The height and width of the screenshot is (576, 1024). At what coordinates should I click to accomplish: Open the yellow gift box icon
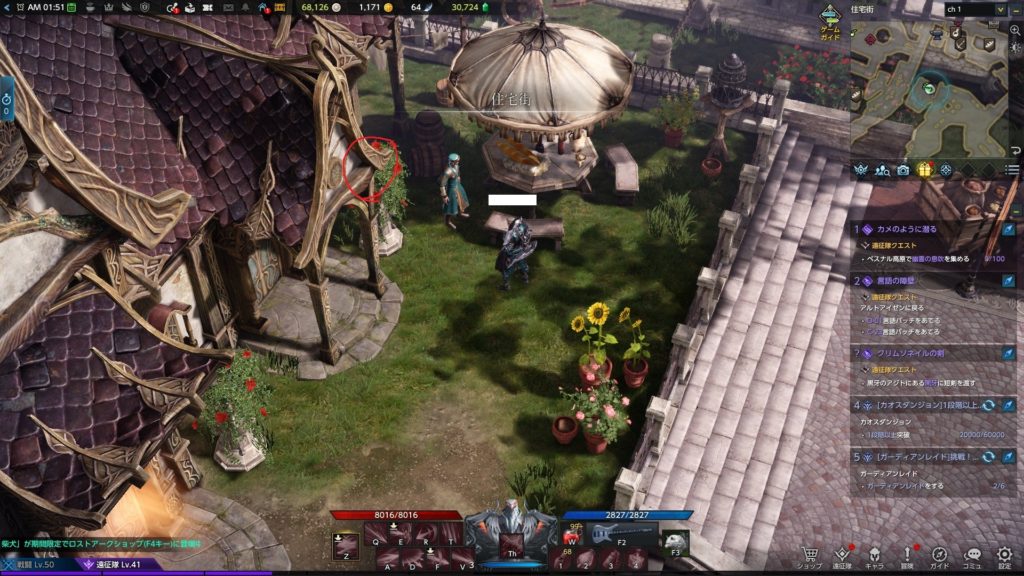(924, 170)
